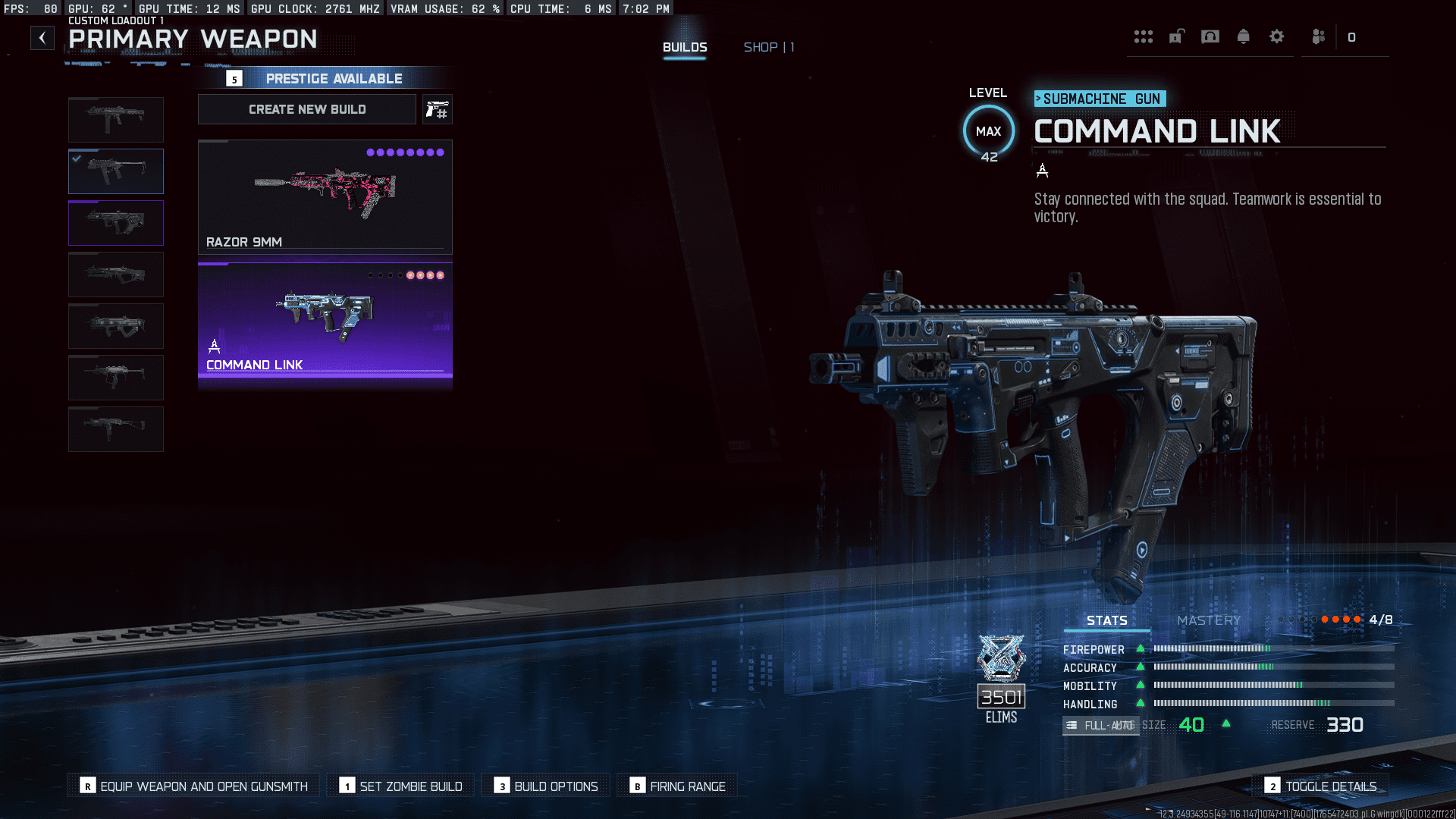Open settings gear icon
This screenshot has height=819, width=1456.
click(x=1276, y=37)
